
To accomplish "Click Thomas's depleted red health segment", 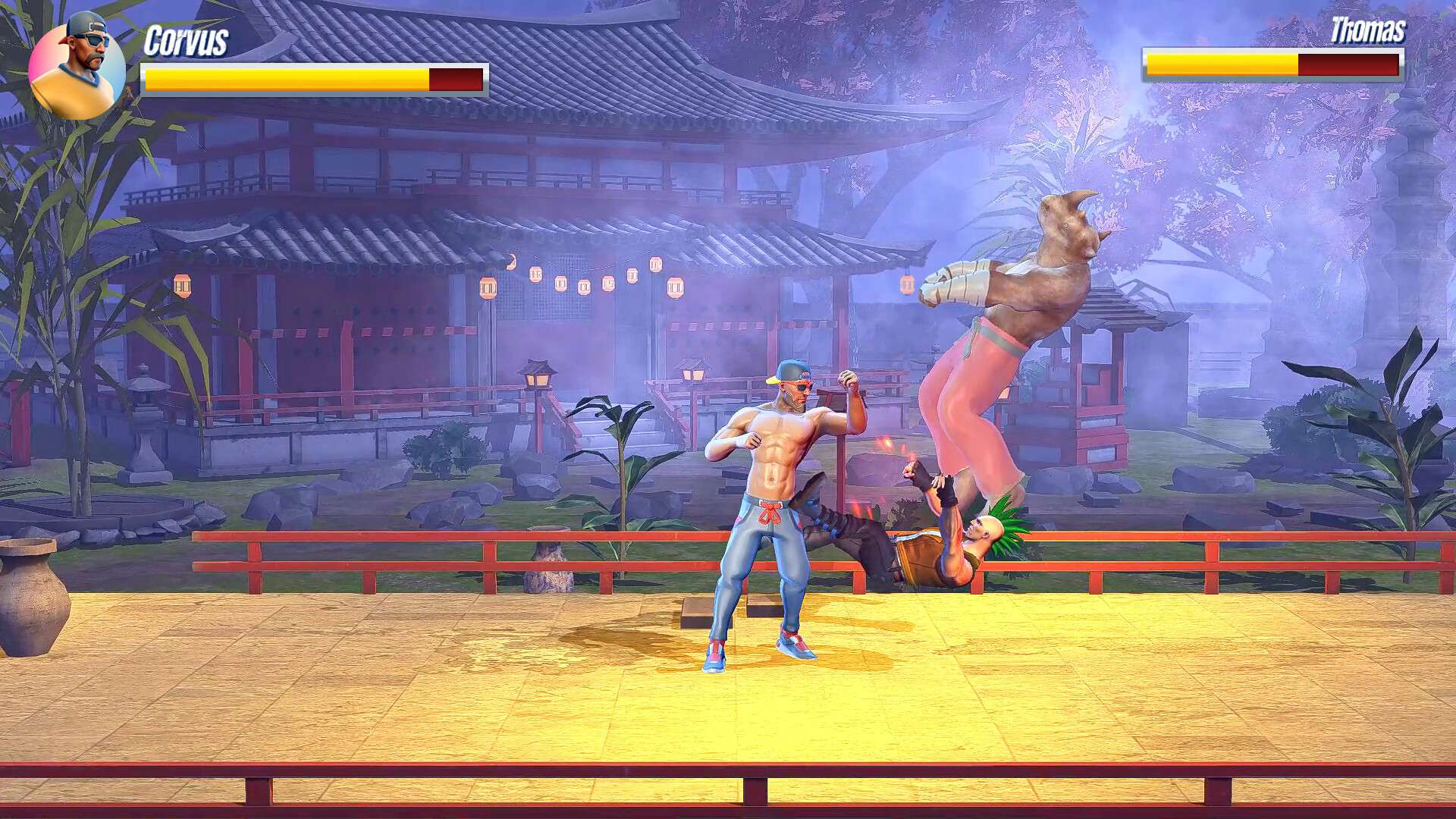I will click(x=1350, y=64).
